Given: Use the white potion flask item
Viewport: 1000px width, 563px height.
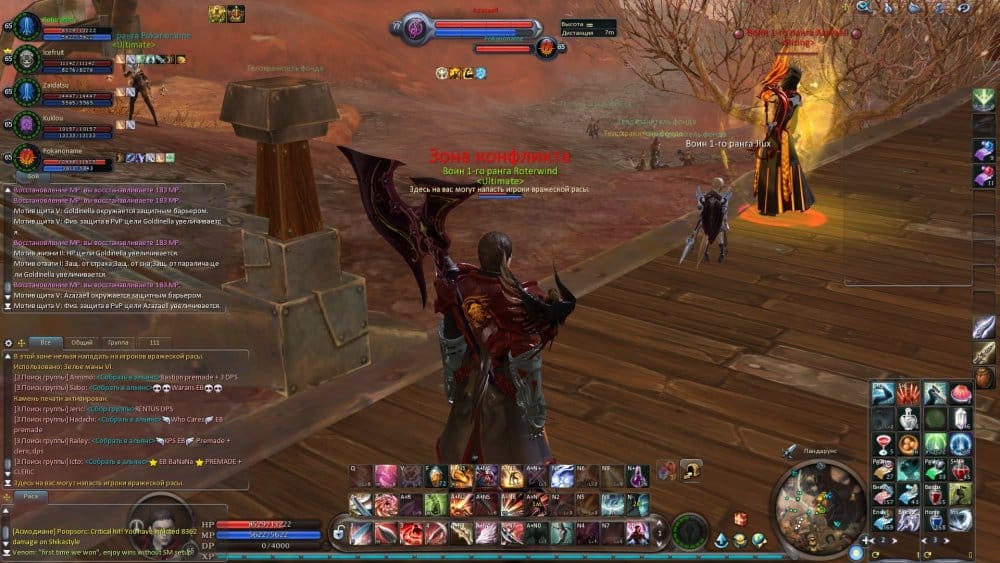Looking at the screenshot, I should pyautogui.click(x=909, y=418).
